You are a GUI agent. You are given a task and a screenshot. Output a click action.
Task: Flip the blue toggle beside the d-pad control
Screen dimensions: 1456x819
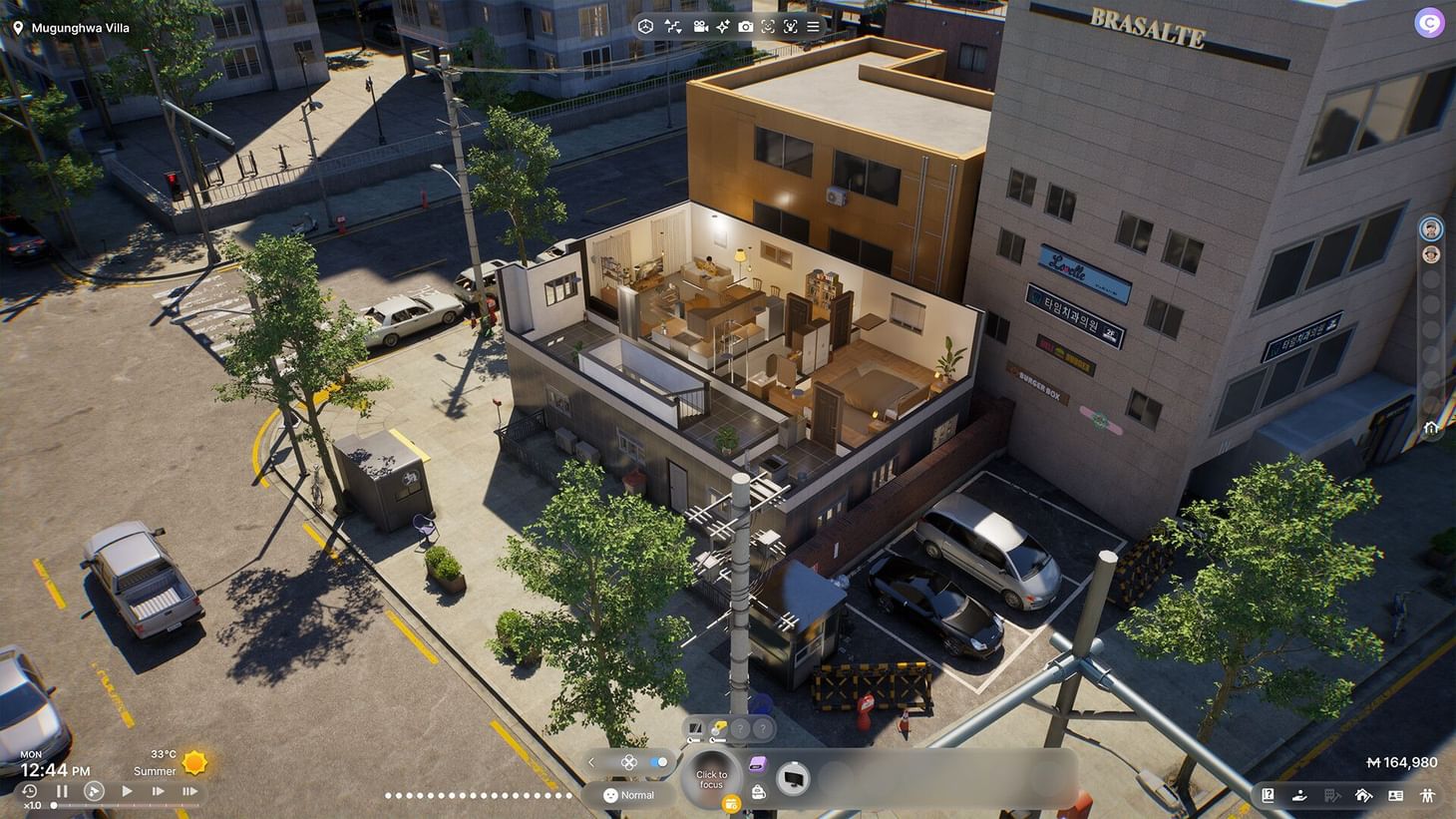tap(658, 761)
